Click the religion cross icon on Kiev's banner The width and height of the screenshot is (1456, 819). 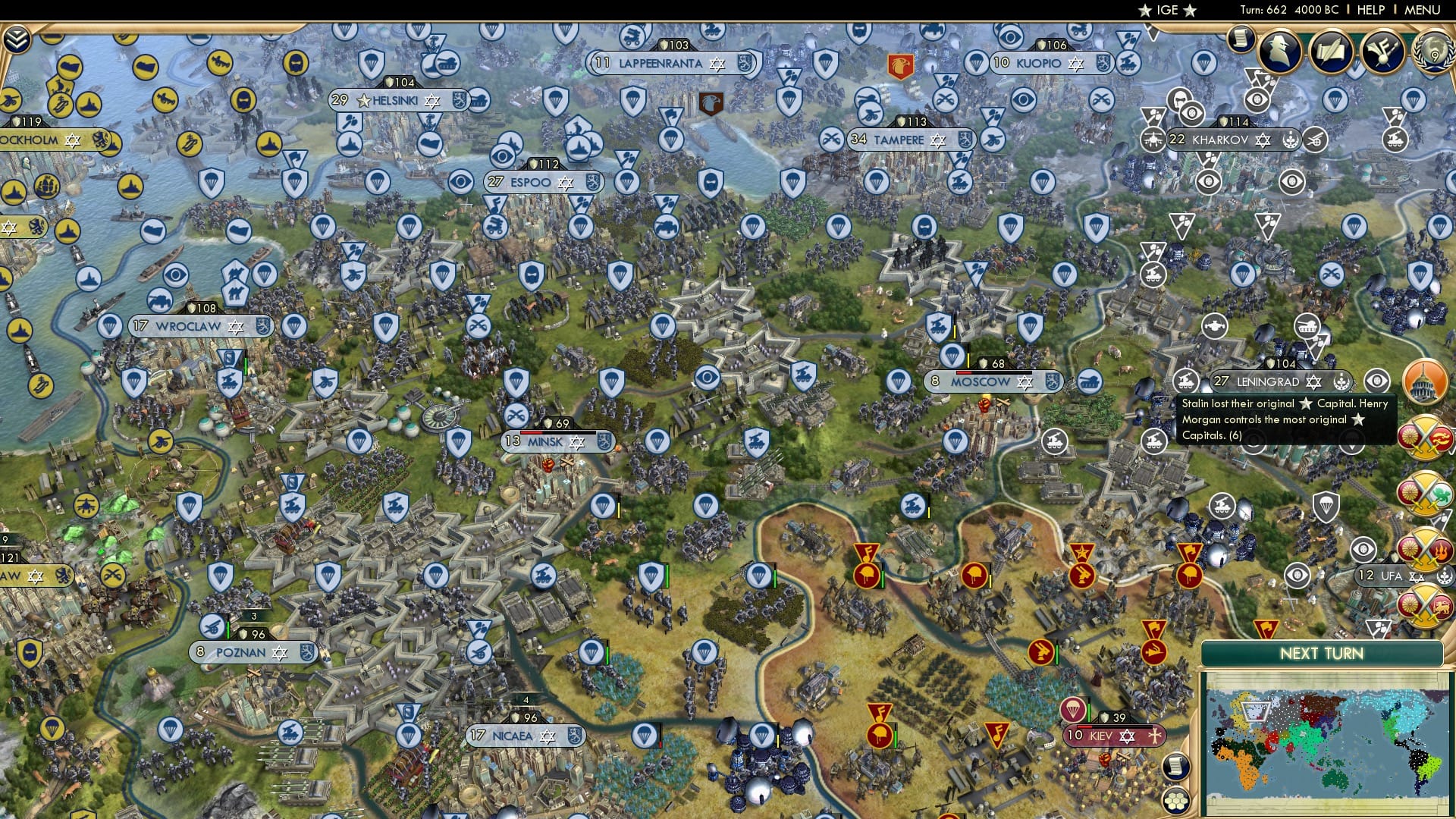click(x=1155, y=736)
